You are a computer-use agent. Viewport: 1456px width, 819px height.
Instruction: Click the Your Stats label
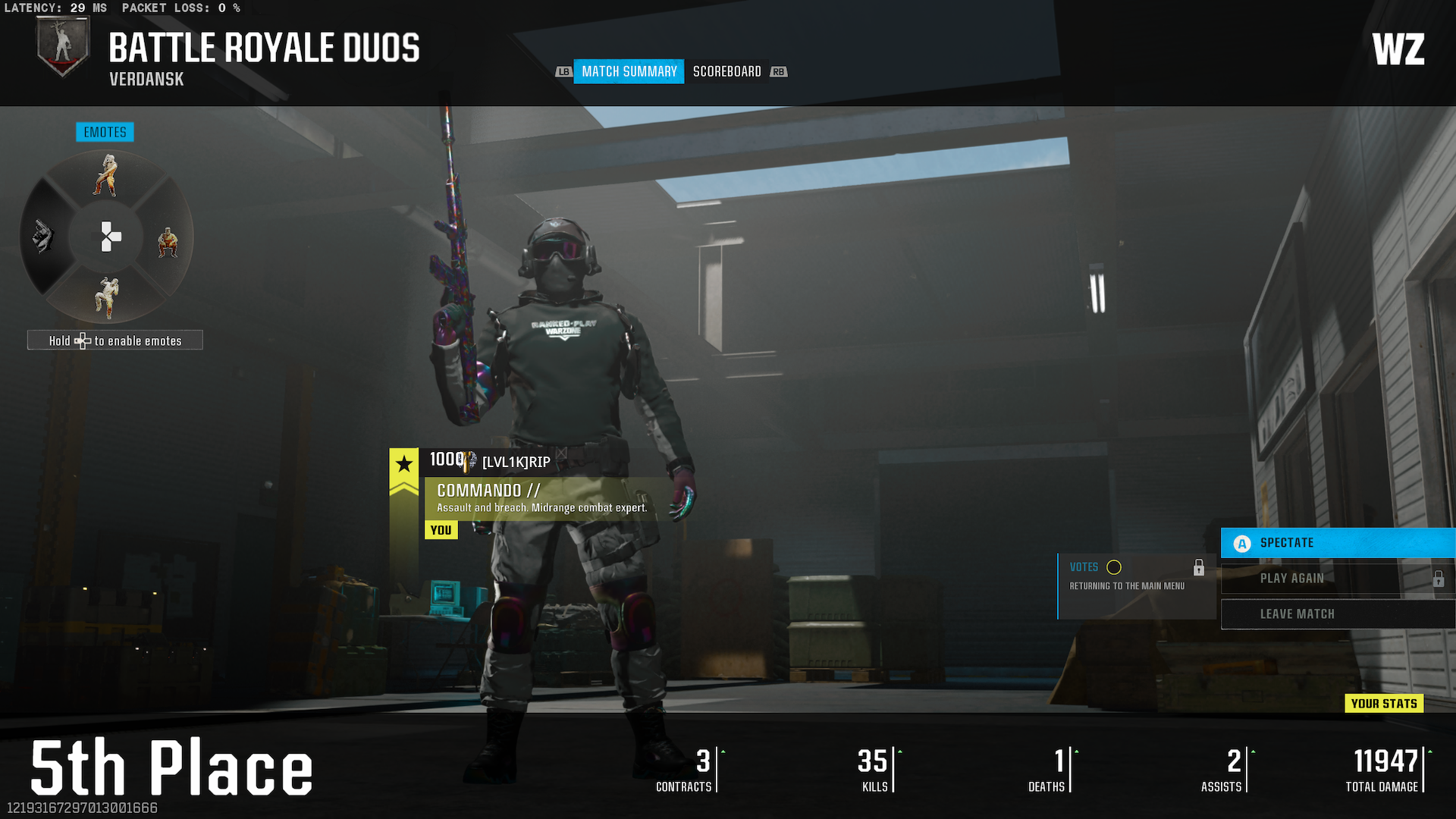click(1384, 704)
